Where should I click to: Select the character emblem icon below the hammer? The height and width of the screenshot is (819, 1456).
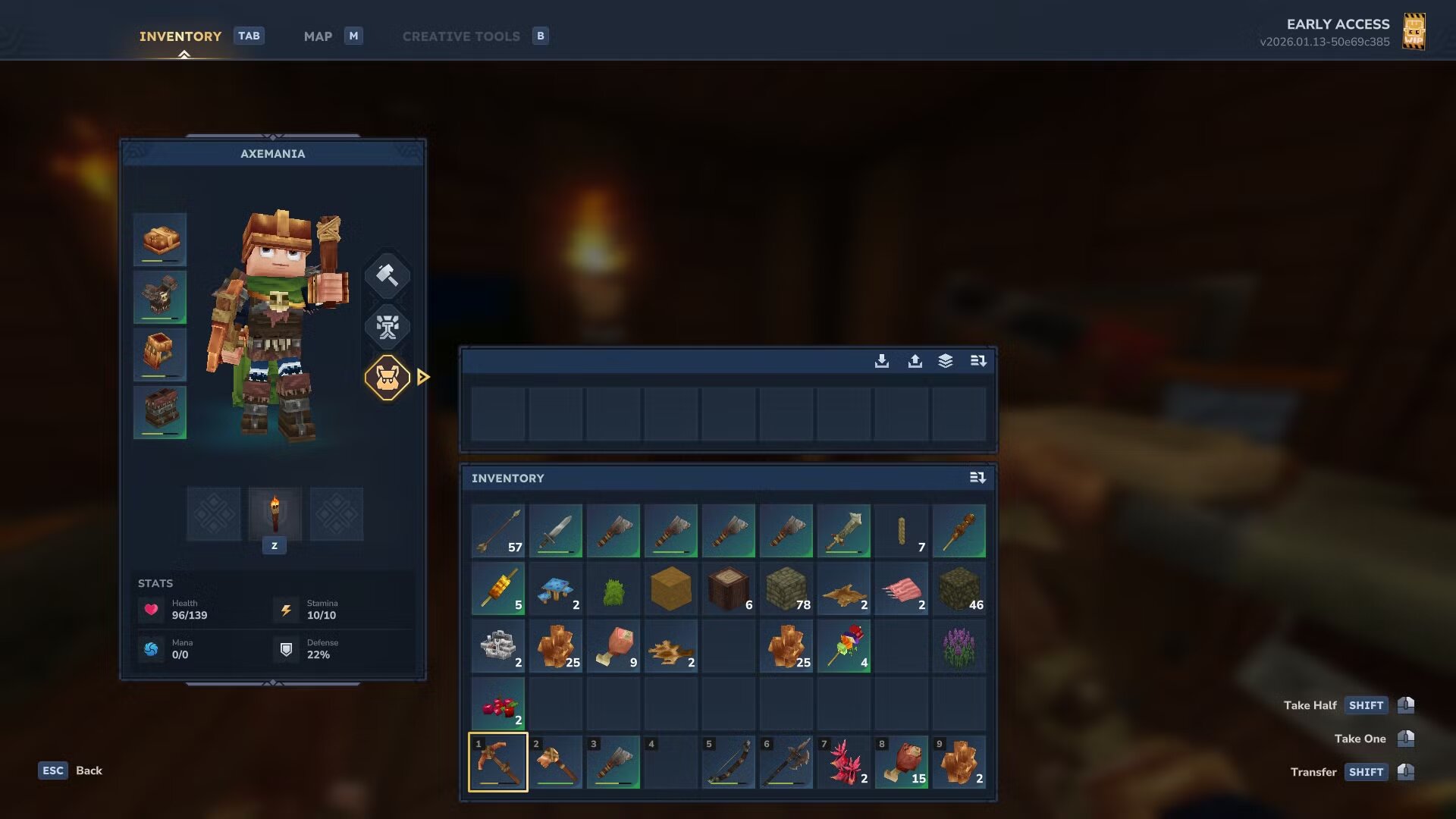(388, 328)
